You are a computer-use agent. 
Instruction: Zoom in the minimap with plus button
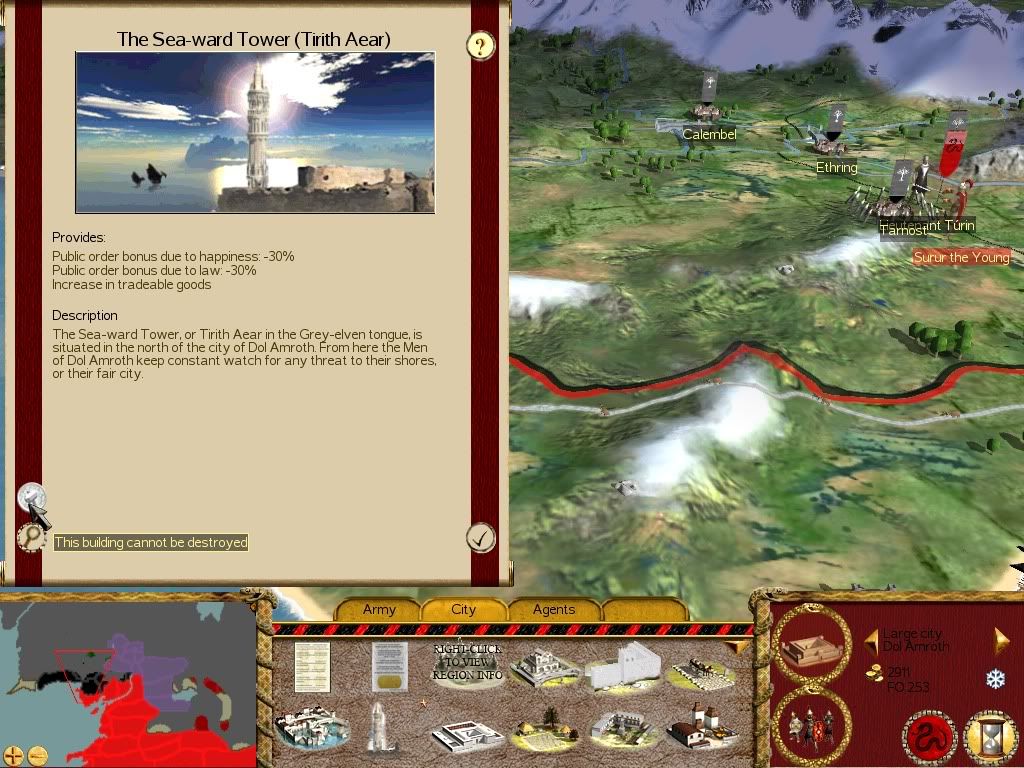coord(13,755)
